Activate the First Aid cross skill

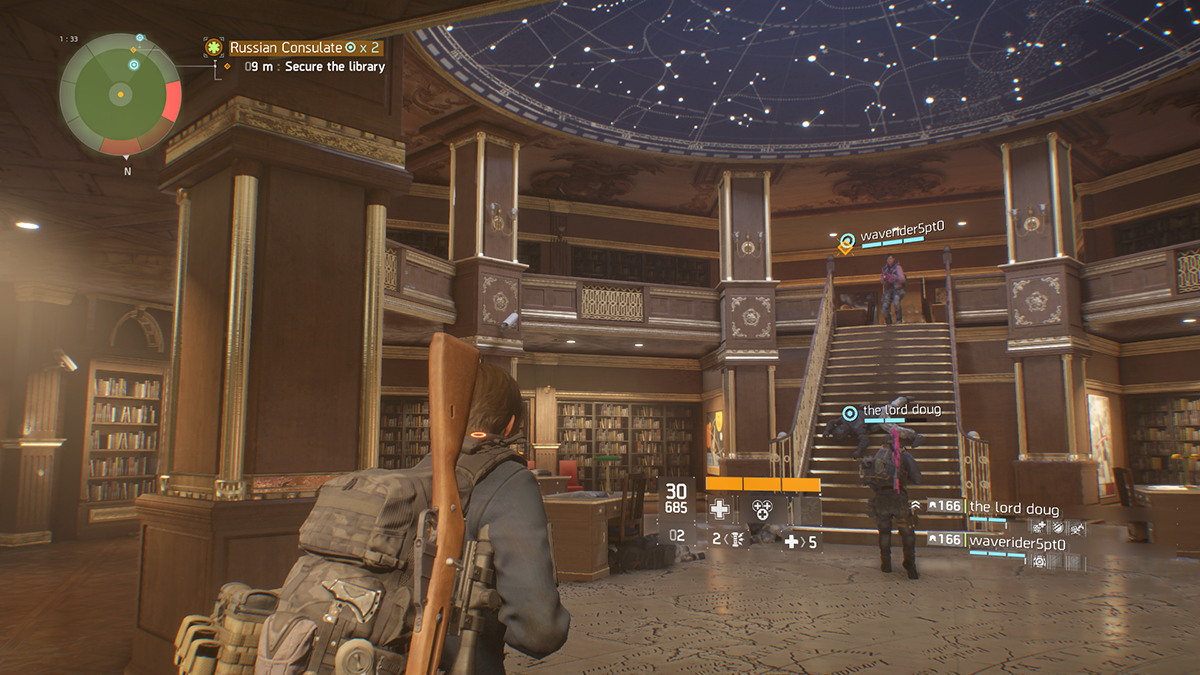pos(719,509)
